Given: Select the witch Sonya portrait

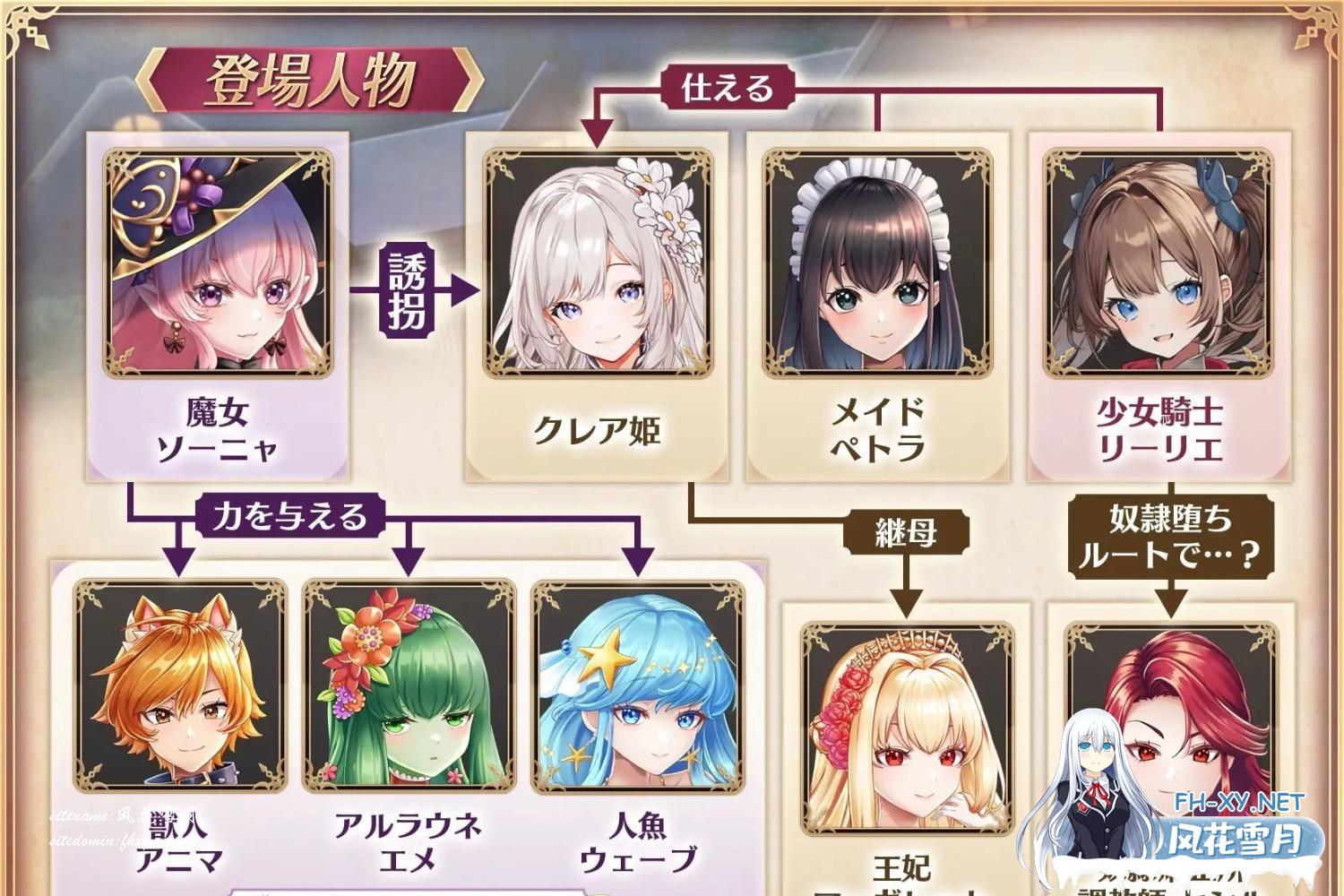Looking at the screenshot, I should click(x=219, y=264).
